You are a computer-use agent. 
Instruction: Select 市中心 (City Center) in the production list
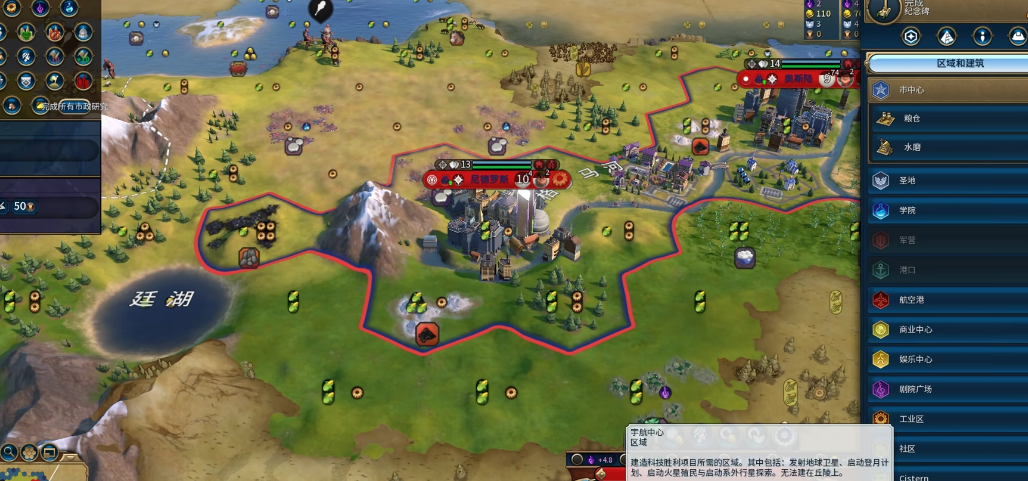(945, 90)
